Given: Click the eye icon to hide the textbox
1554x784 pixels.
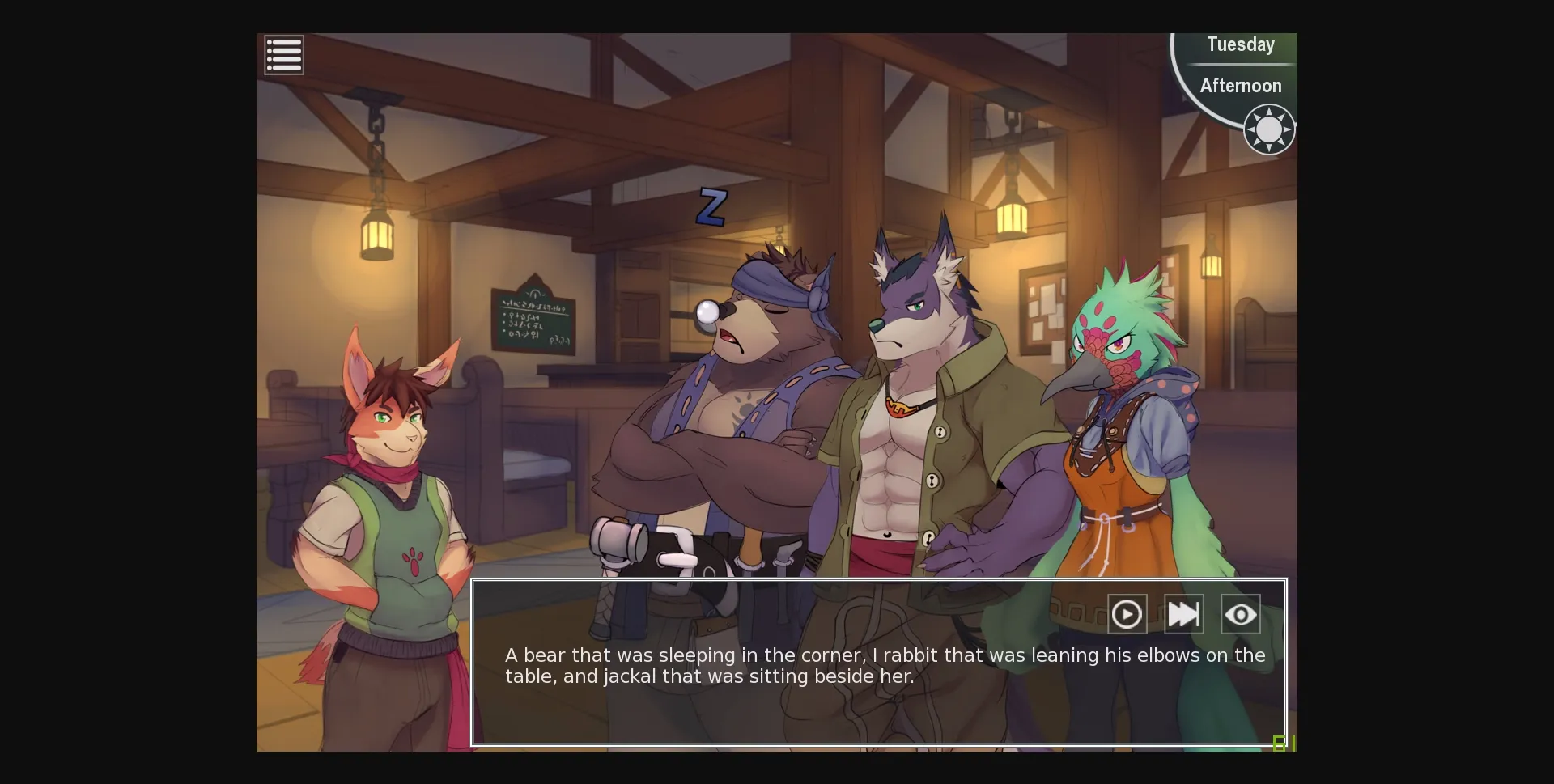Looking at the screenshot, I should [1241, 614].
